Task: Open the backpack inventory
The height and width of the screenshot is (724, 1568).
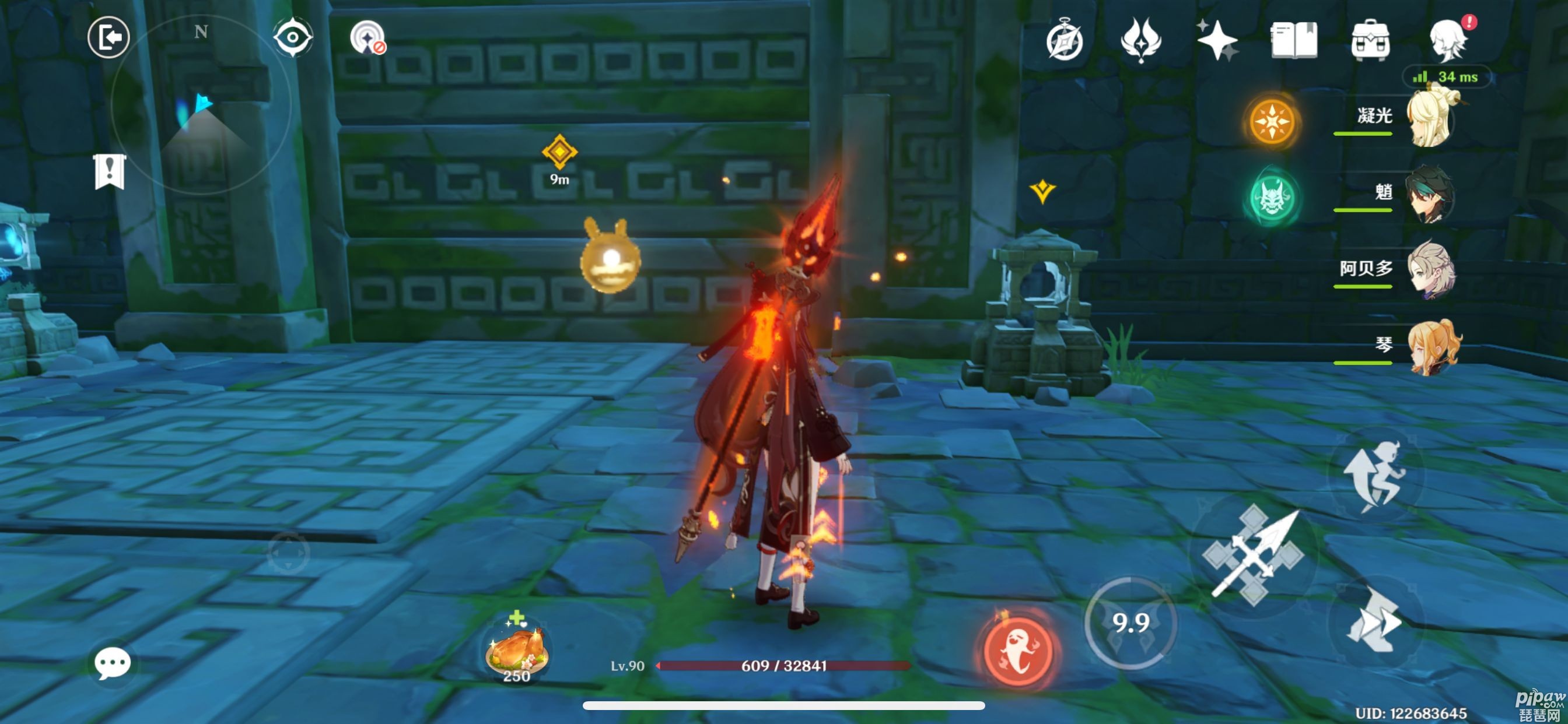Action: point(1370,41)
